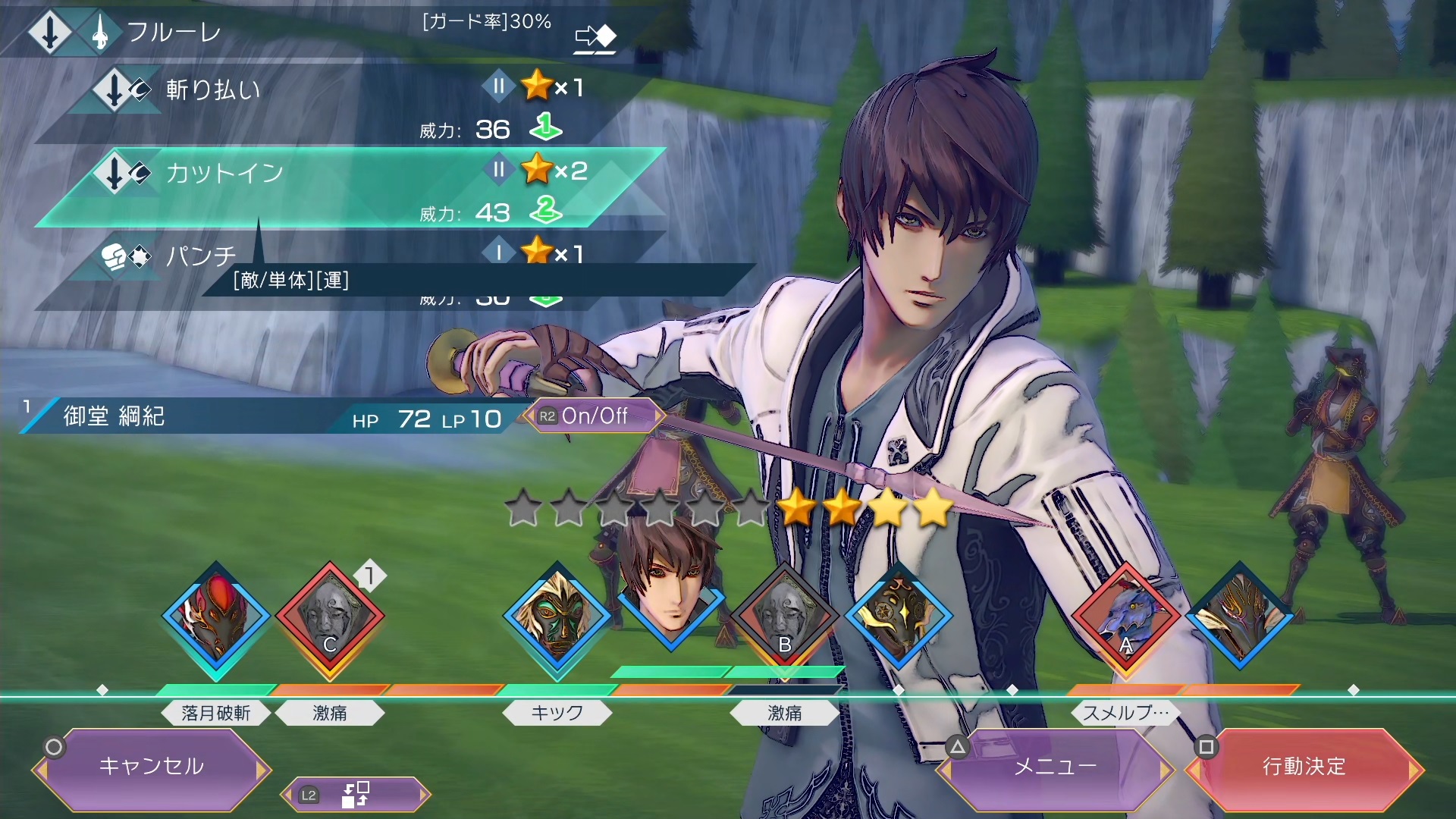Toggle the On/Off switch button

pos(595,416)
